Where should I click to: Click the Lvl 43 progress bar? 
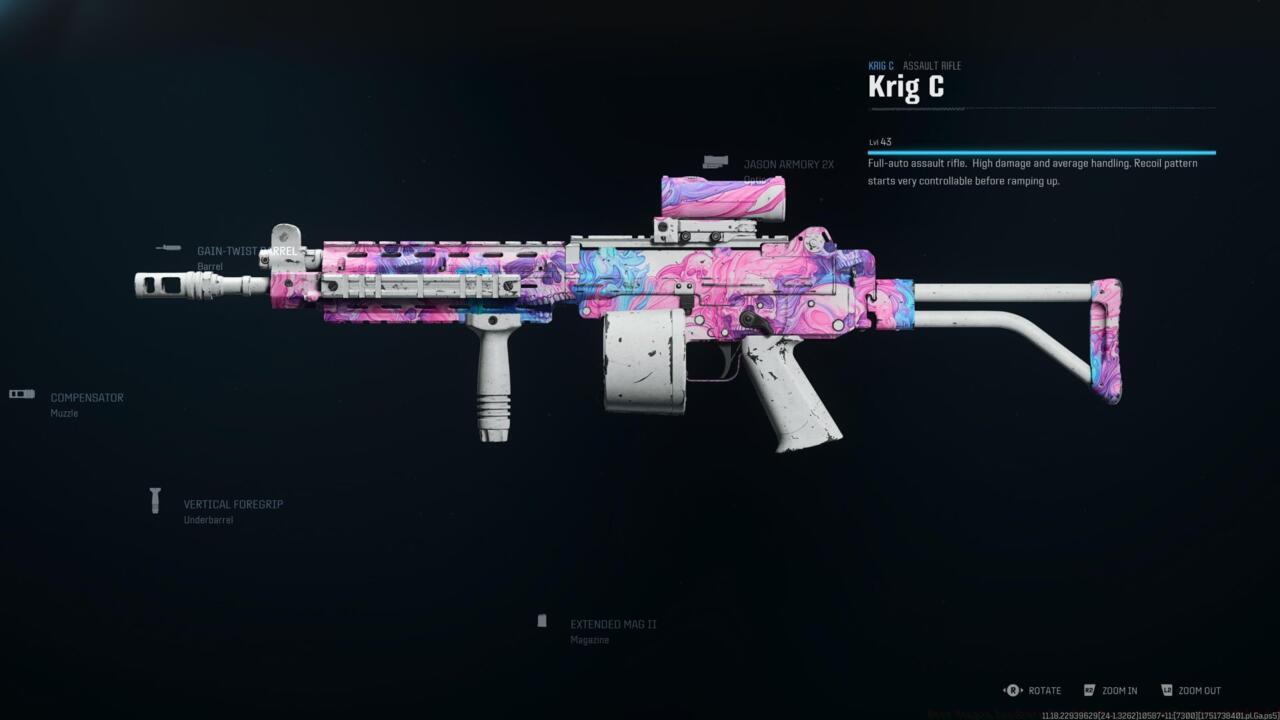(x=1040, y=151)
